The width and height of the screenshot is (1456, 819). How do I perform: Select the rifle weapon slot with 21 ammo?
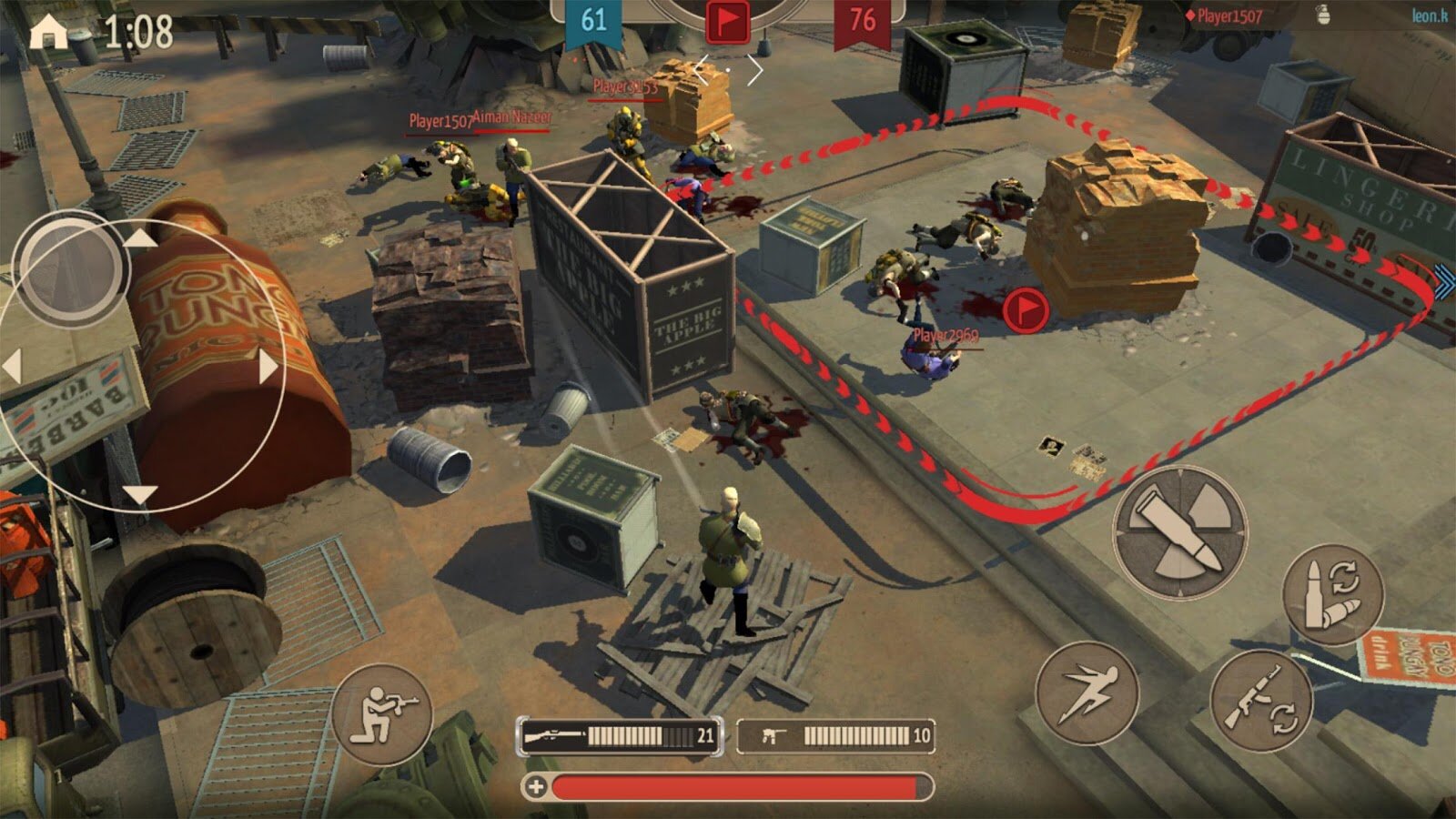point(620,735)
